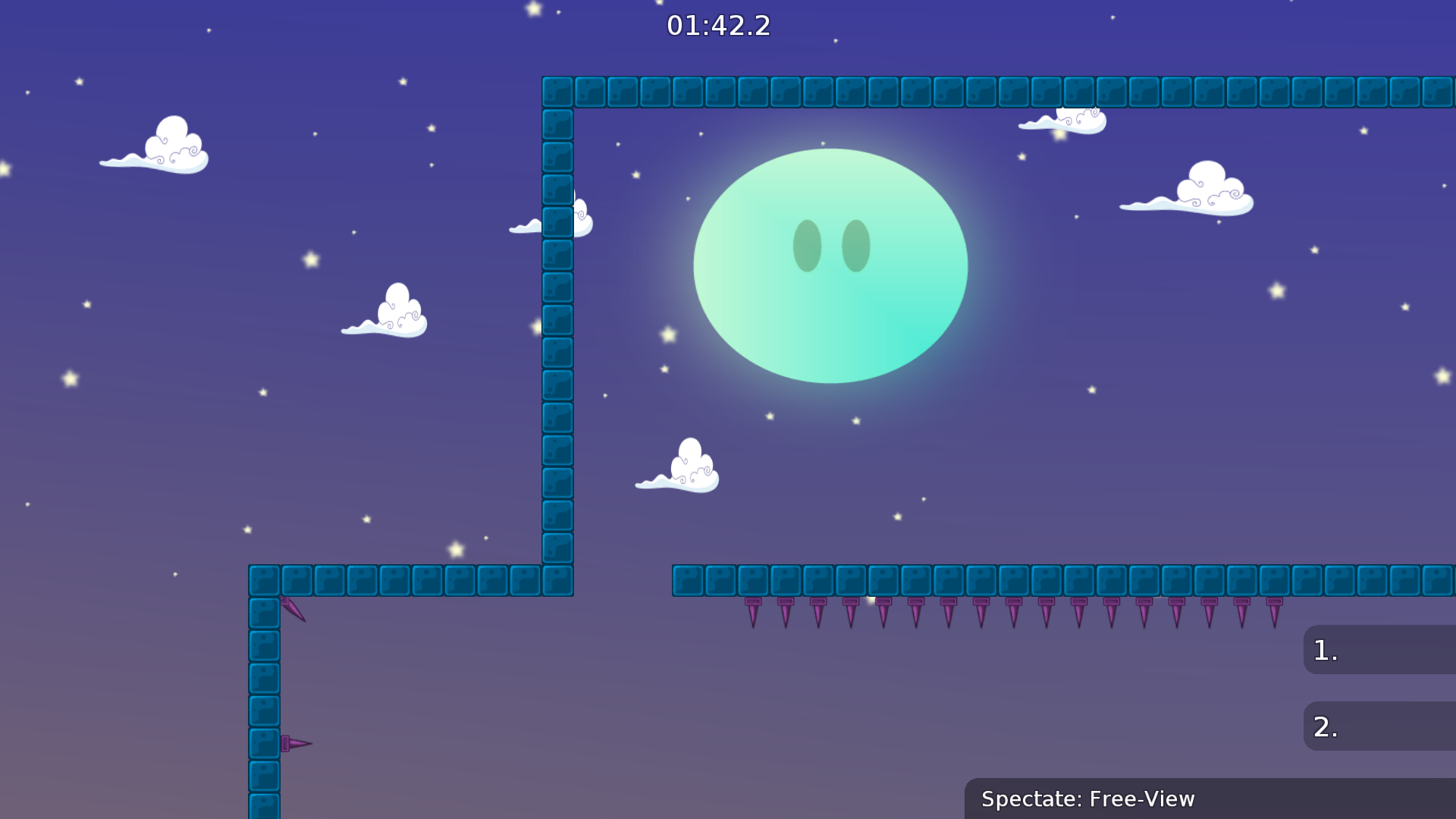Click the blob character's right eye
1456x819 pixels.
[855, 245]
